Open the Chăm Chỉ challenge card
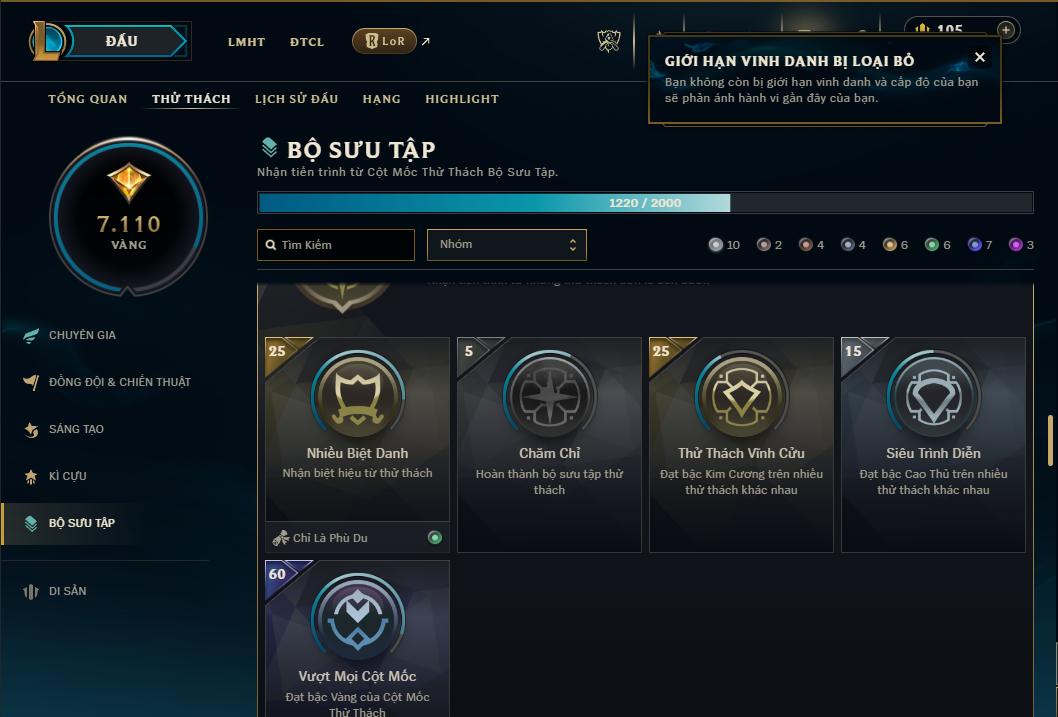Image resolution: width=1058 pixels, height=717 pixels. pos(549,444)
